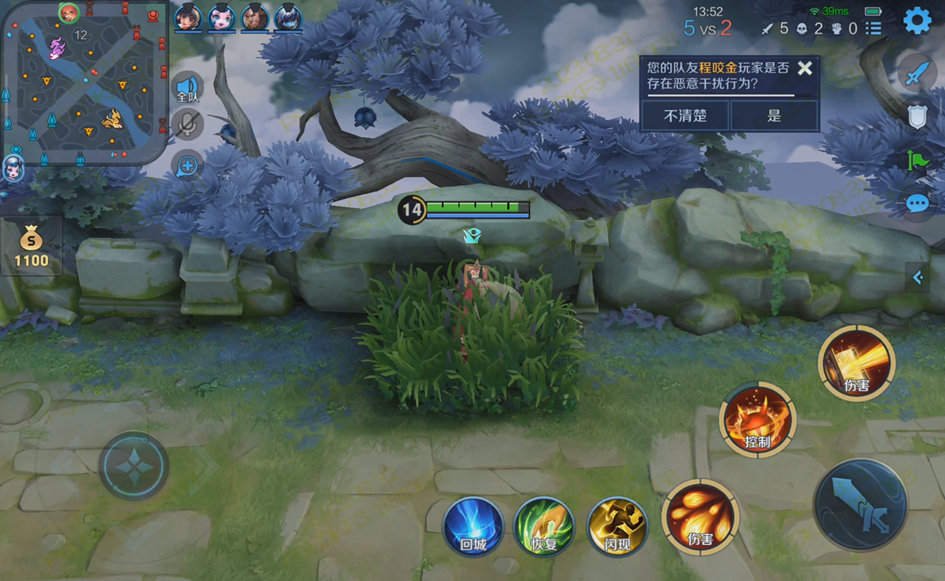Send the shield retreat signal
Viewport: 945px width, 581px height.
pos(917,116)
